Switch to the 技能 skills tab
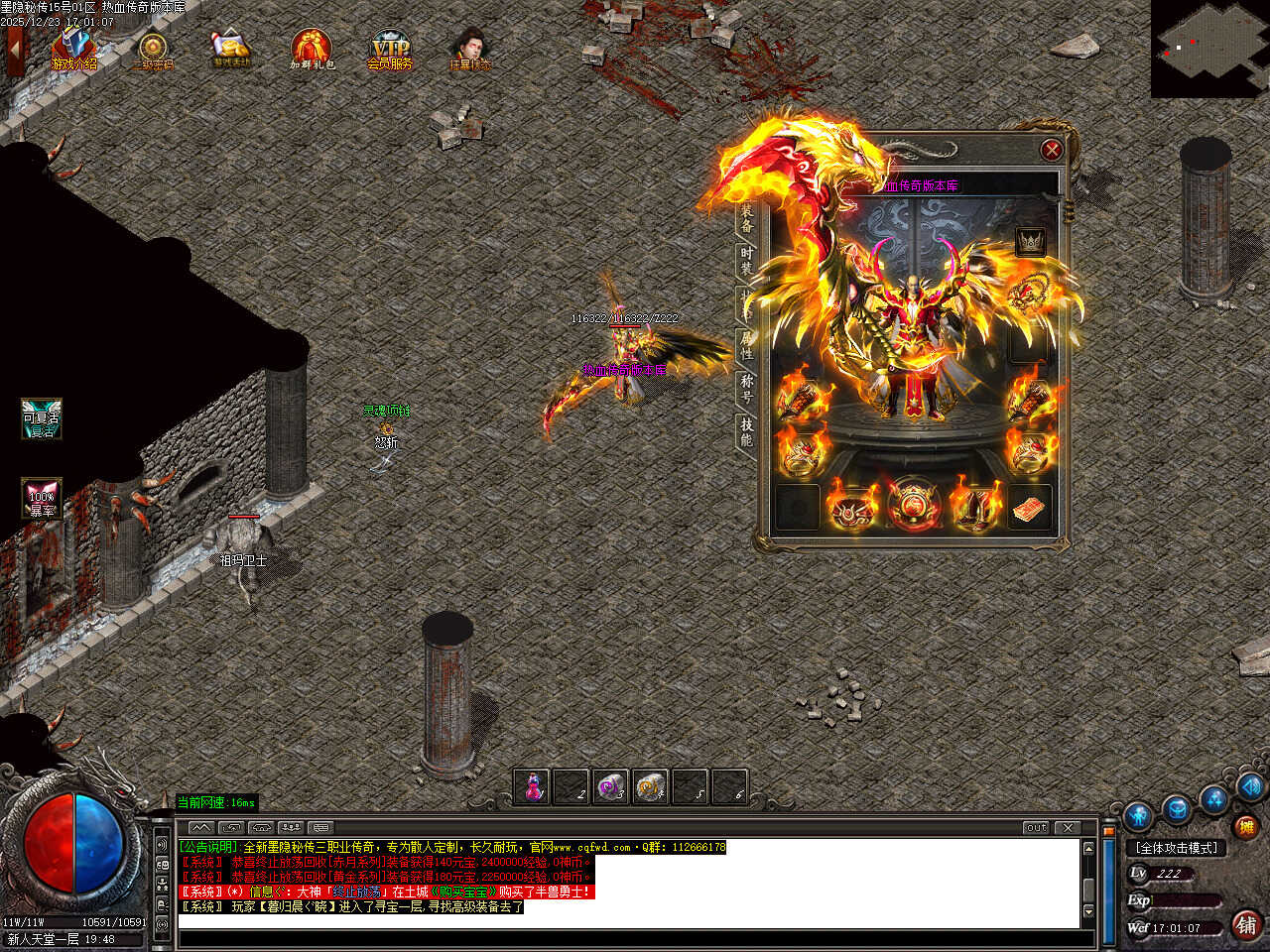 (746, 431)
